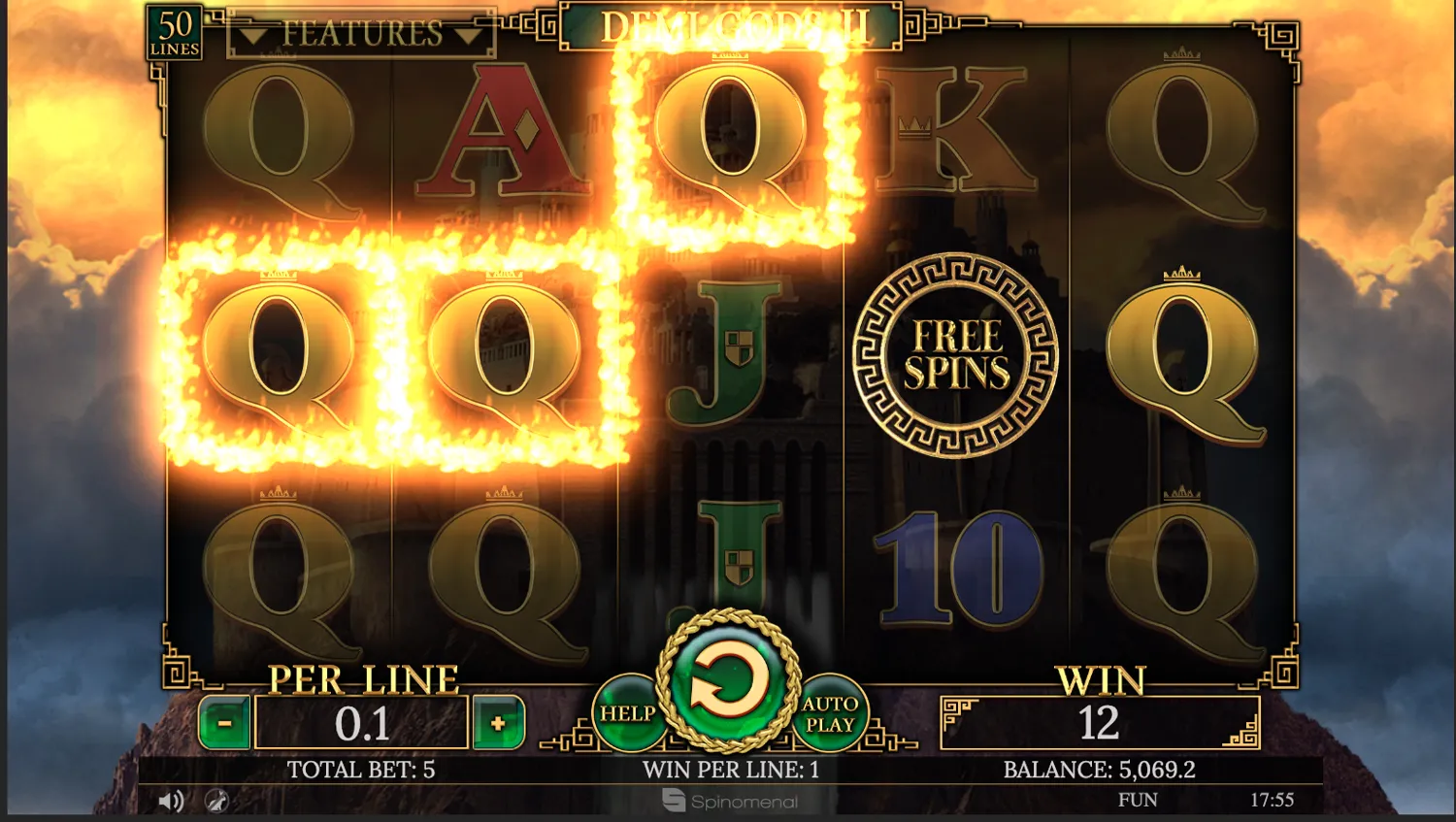Click the FUN mode label

1138,800
